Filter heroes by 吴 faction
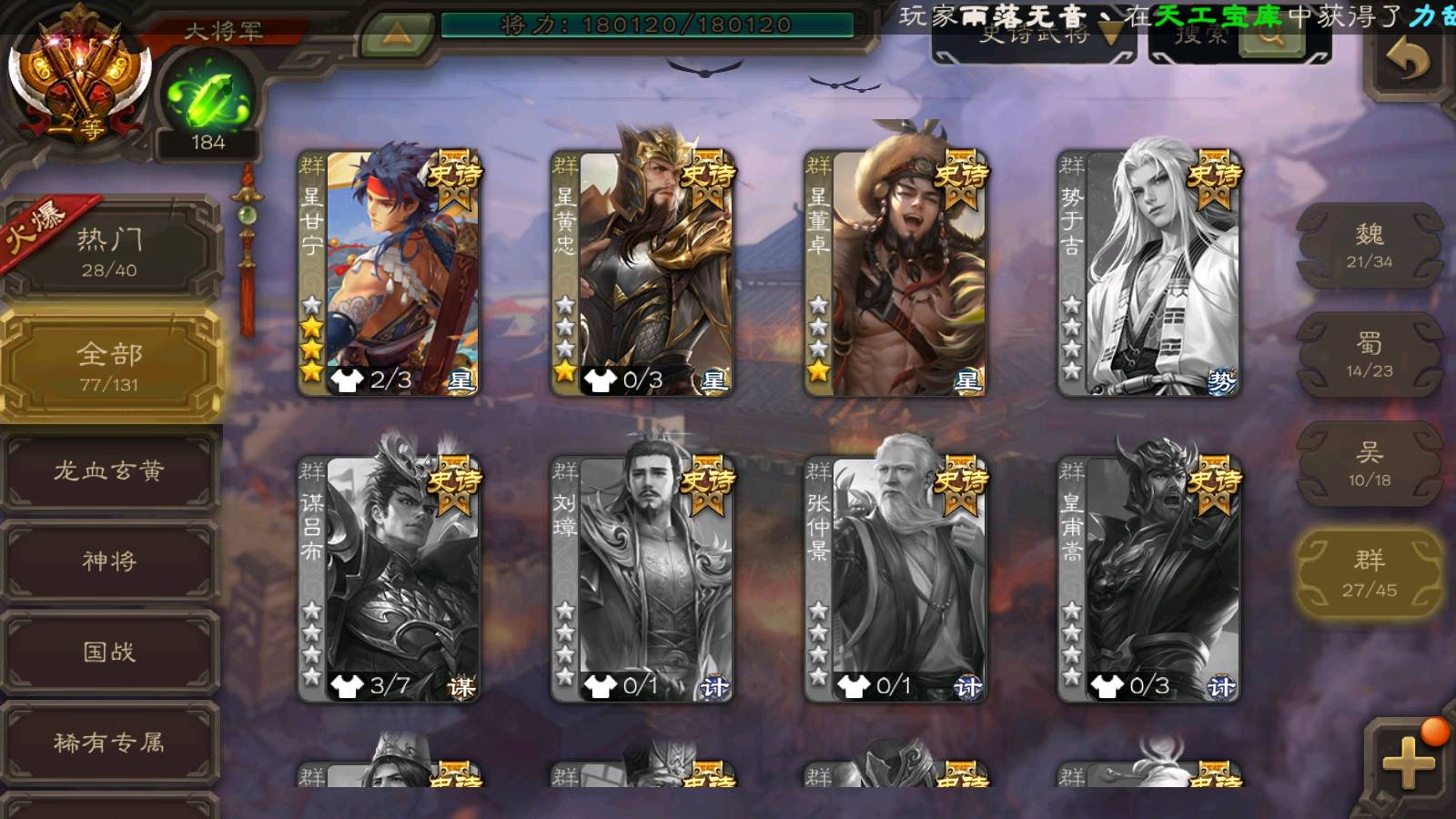The width and height of the screenshot is (1456, 819). (1370, 464)
